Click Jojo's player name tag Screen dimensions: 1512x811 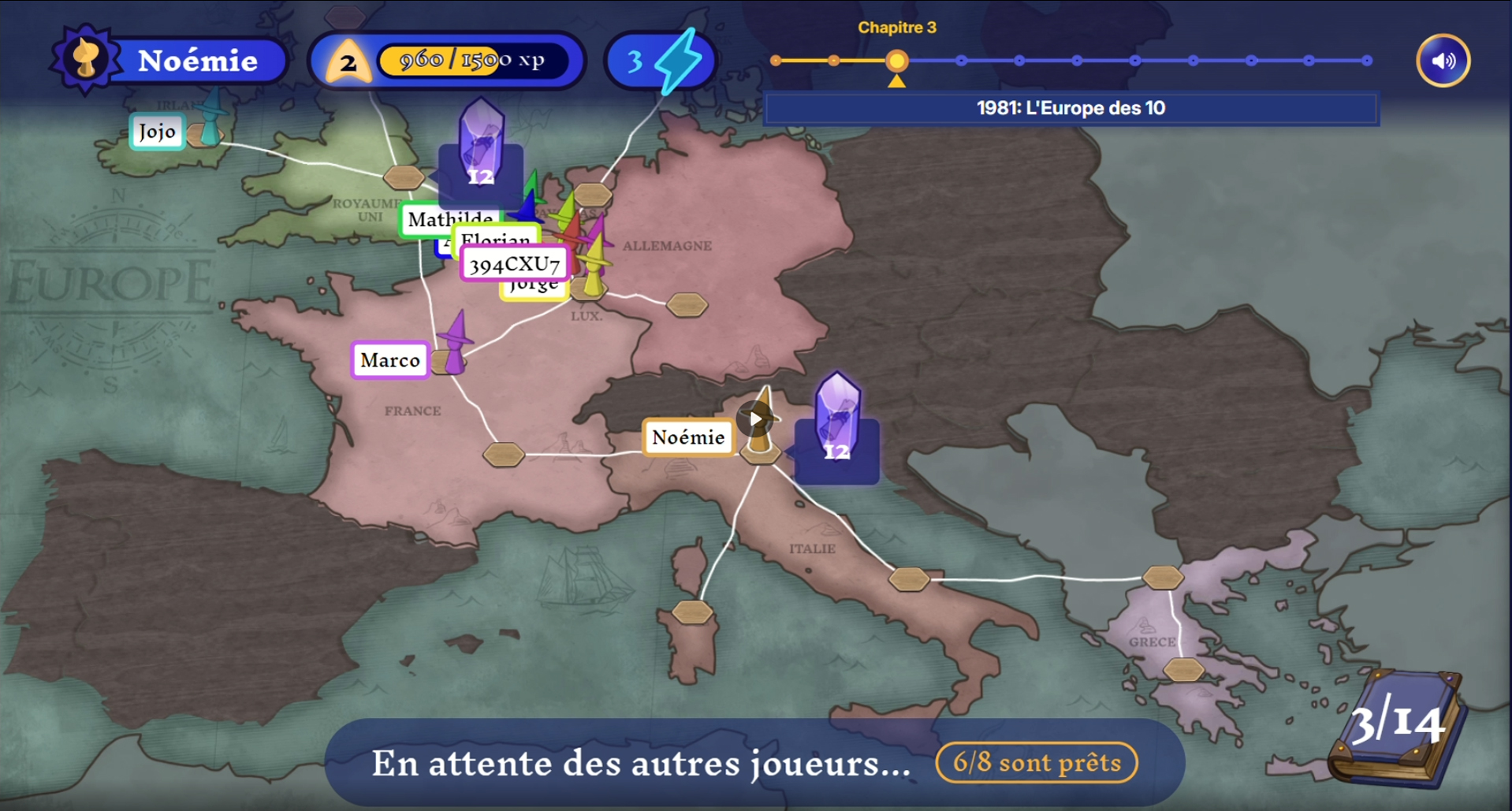click(157, 132)
